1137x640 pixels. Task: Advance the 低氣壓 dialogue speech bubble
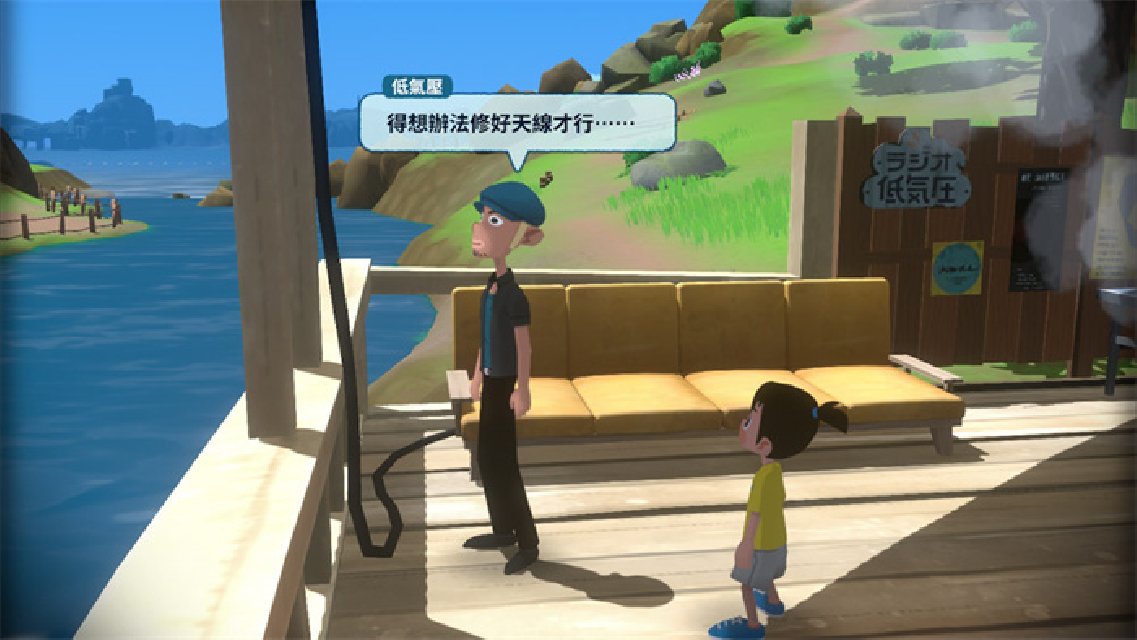coord(517,124)
